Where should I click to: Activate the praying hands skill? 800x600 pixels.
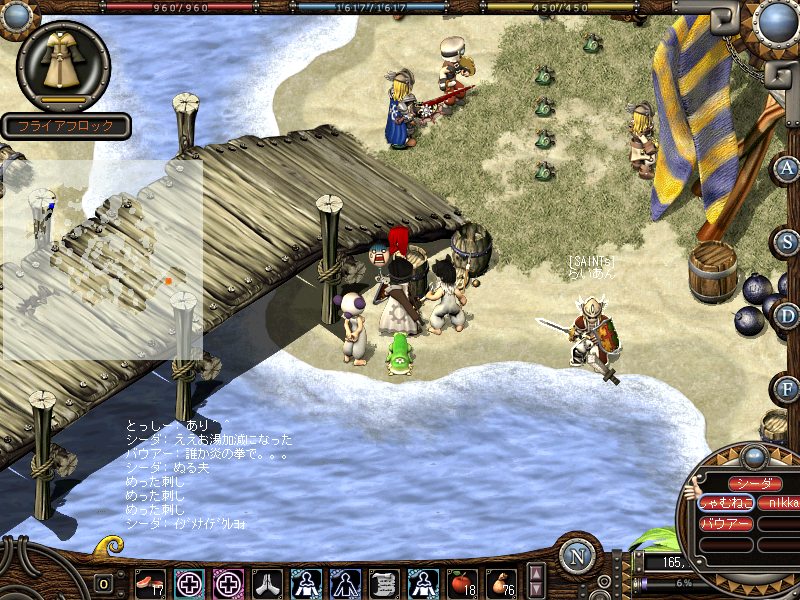[267, 583]
